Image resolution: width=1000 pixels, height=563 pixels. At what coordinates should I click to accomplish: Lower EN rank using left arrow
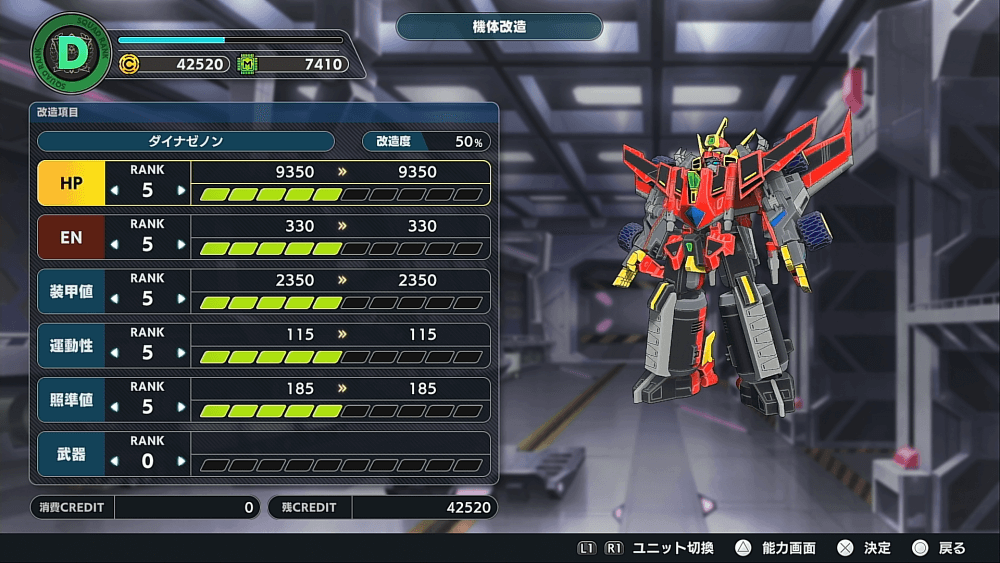point(113,245)
